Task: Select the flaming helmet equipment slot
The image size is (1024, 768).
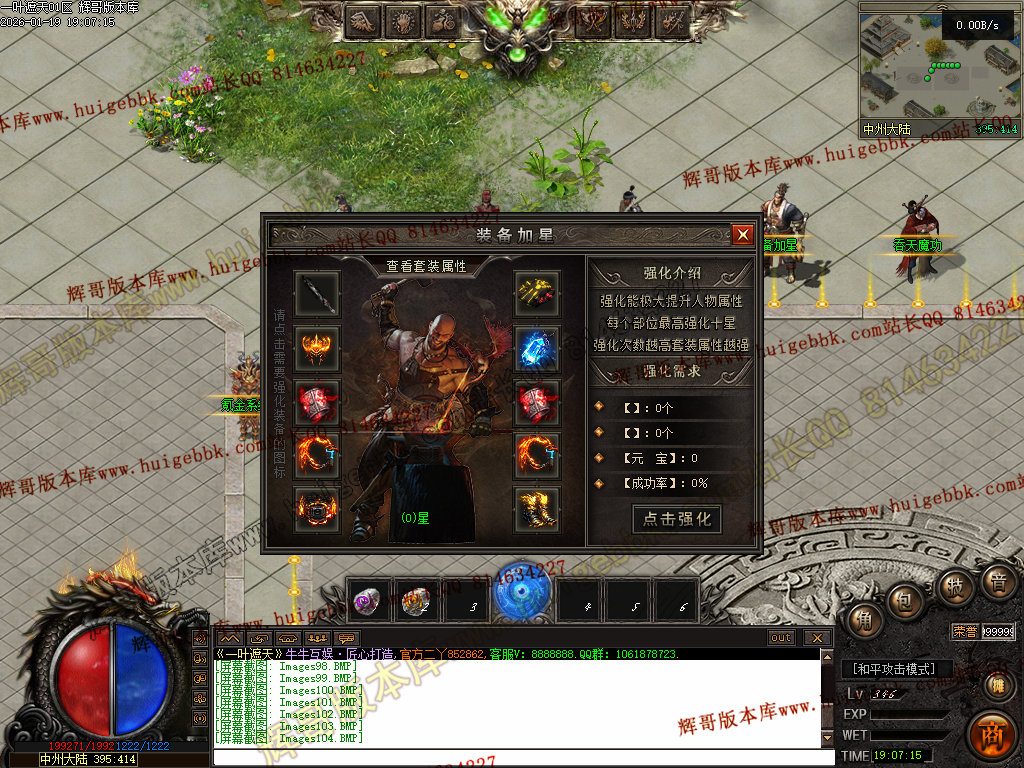Action: [317, 348]
